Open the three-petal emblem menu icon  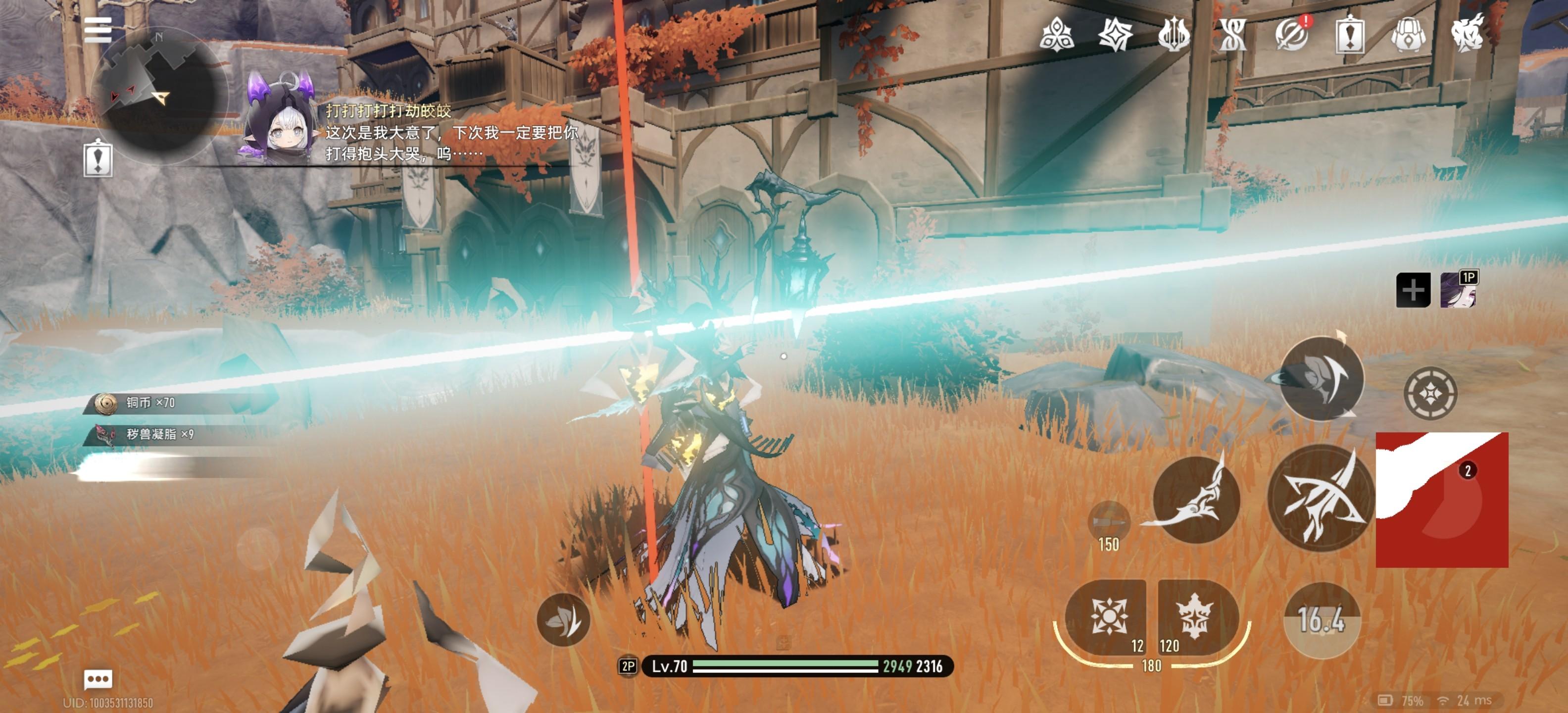click(1057, 35)
